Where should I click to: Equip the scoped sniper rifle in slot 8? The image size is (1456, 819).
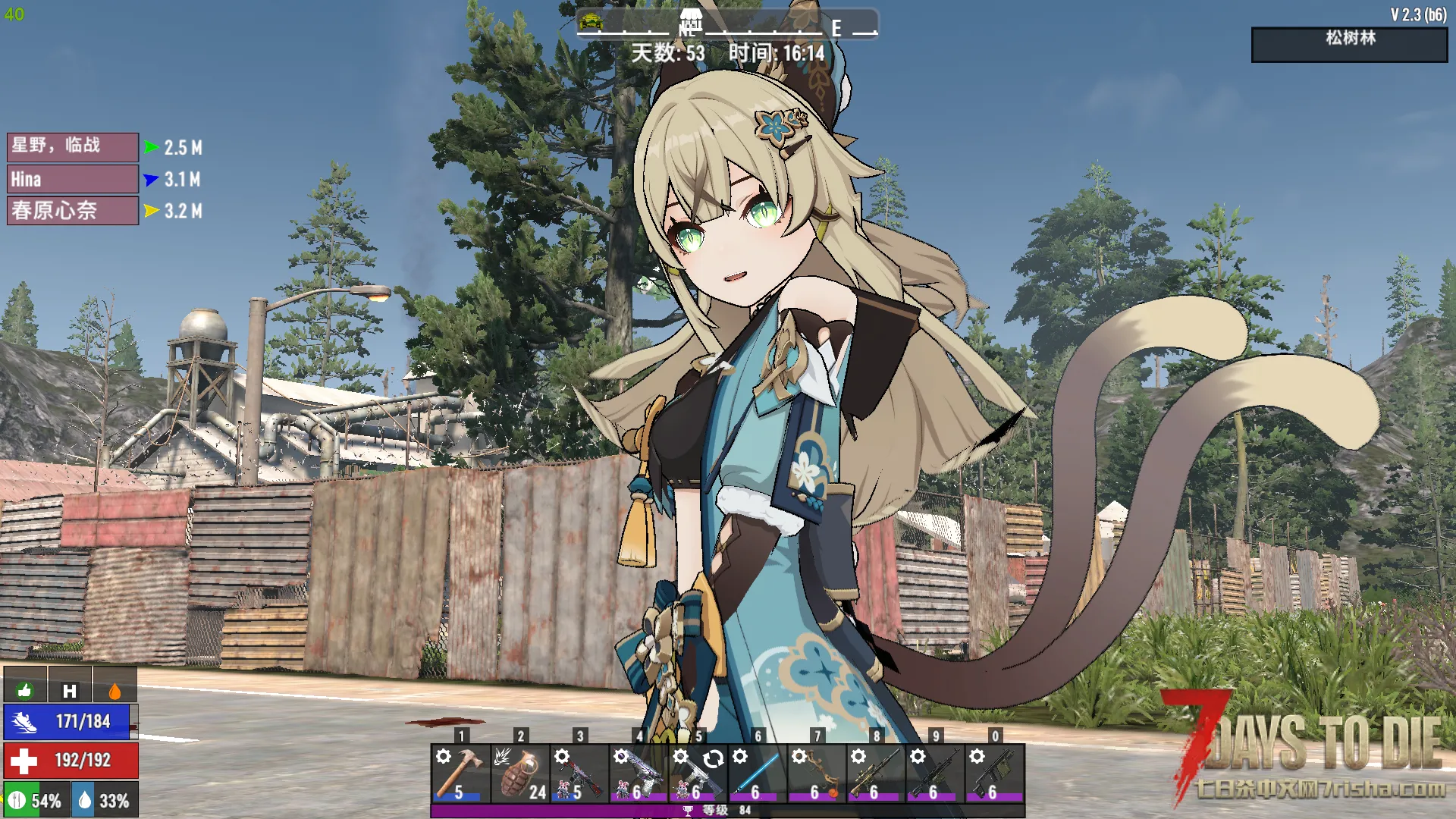pos(876,773)
